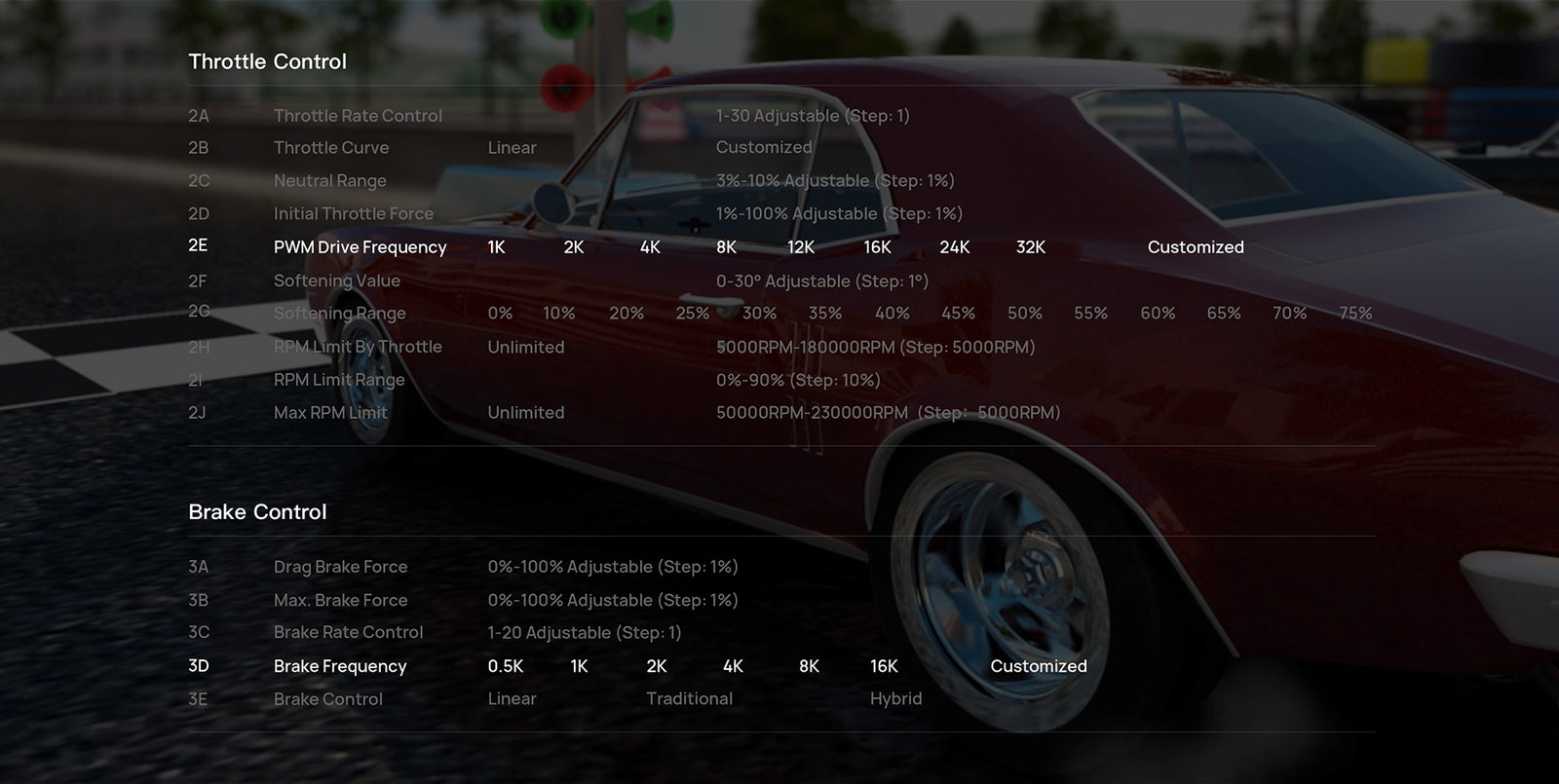1559x784 pixels.
Task: Choose 32K for PWM Drive Frequency
Action: click(1030, 247)
